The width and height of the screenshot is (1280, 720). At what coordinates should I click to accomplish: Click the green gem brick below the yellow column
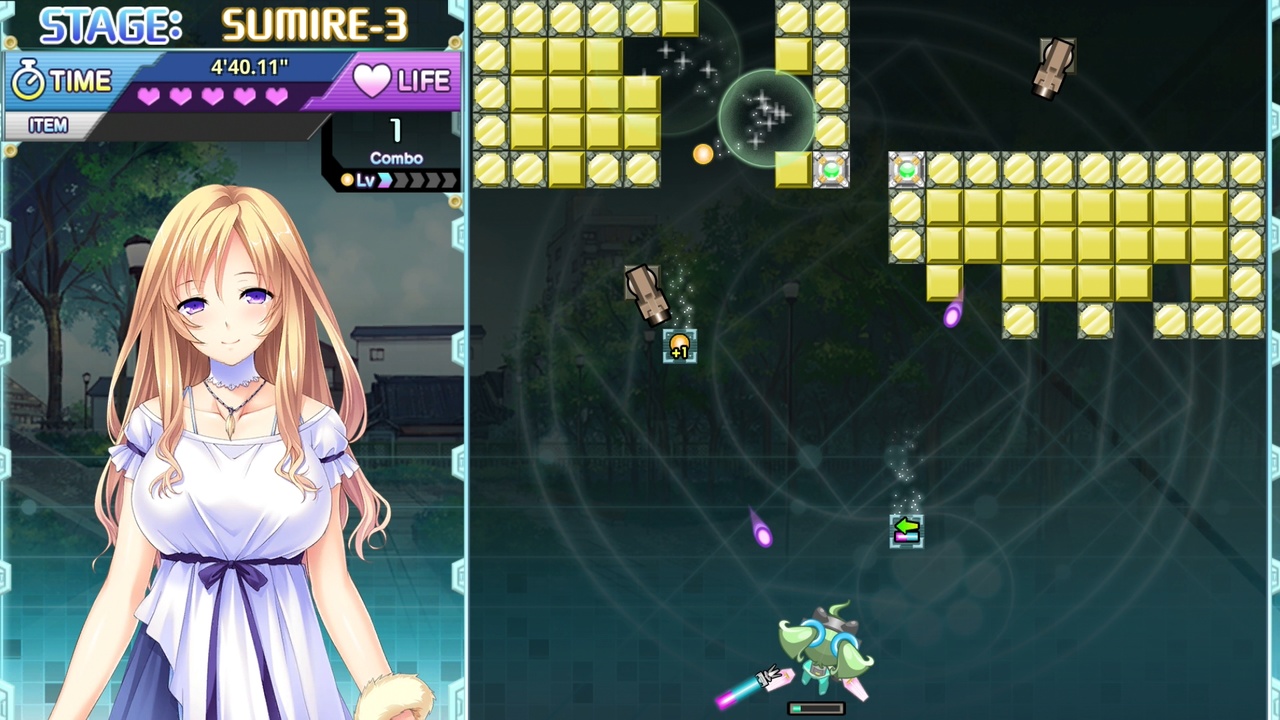point(832,170)
